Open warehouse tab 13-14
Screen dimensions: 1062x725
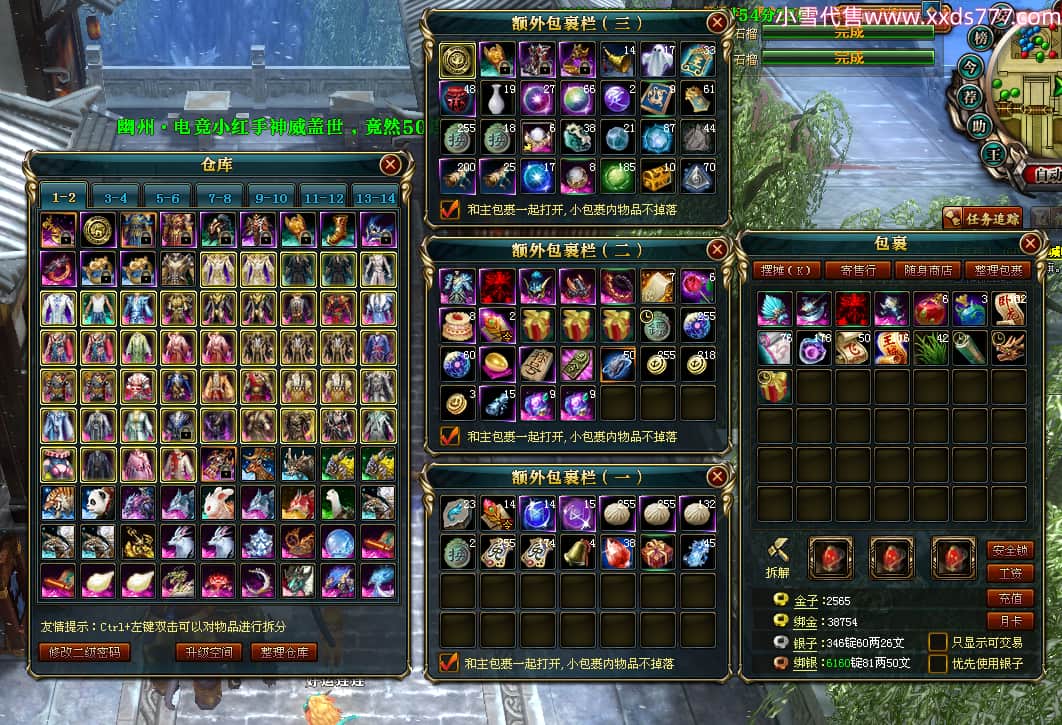376,198
